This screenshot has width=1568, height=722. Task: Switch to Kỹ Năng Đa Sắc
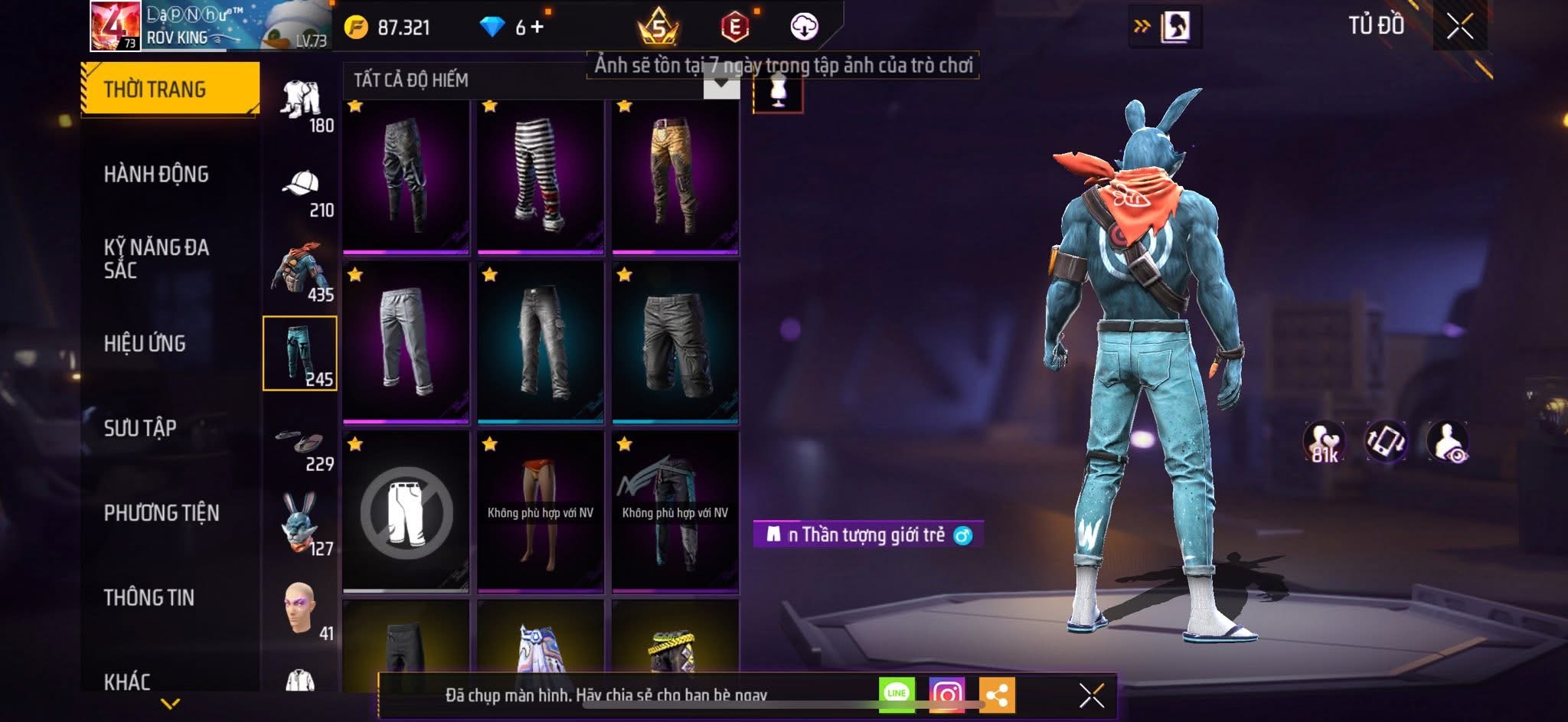pyautogui.click(x=156, y=258)
